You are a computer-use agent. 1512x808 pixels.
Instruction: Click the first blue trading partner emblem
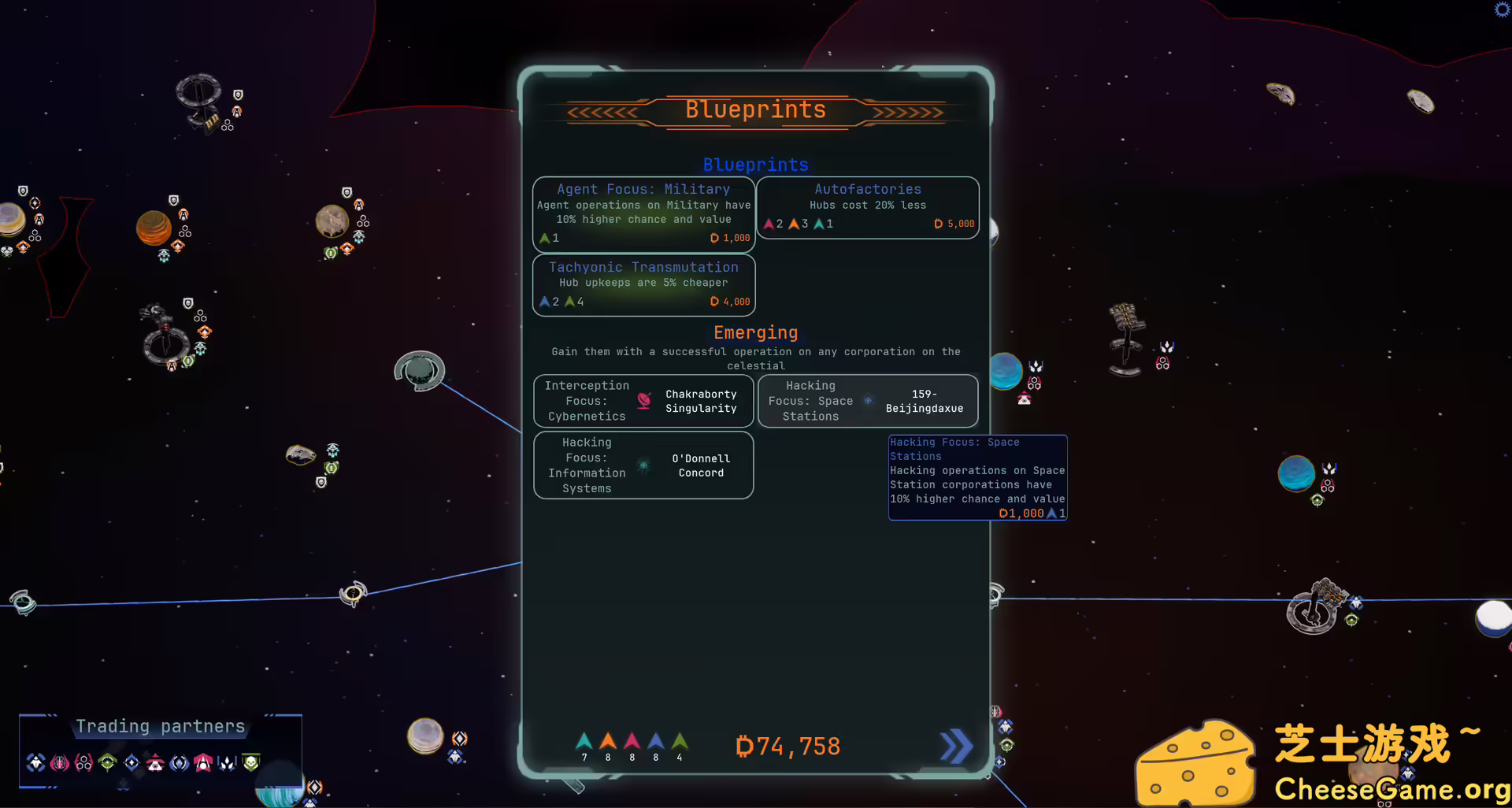coord(36,762)
